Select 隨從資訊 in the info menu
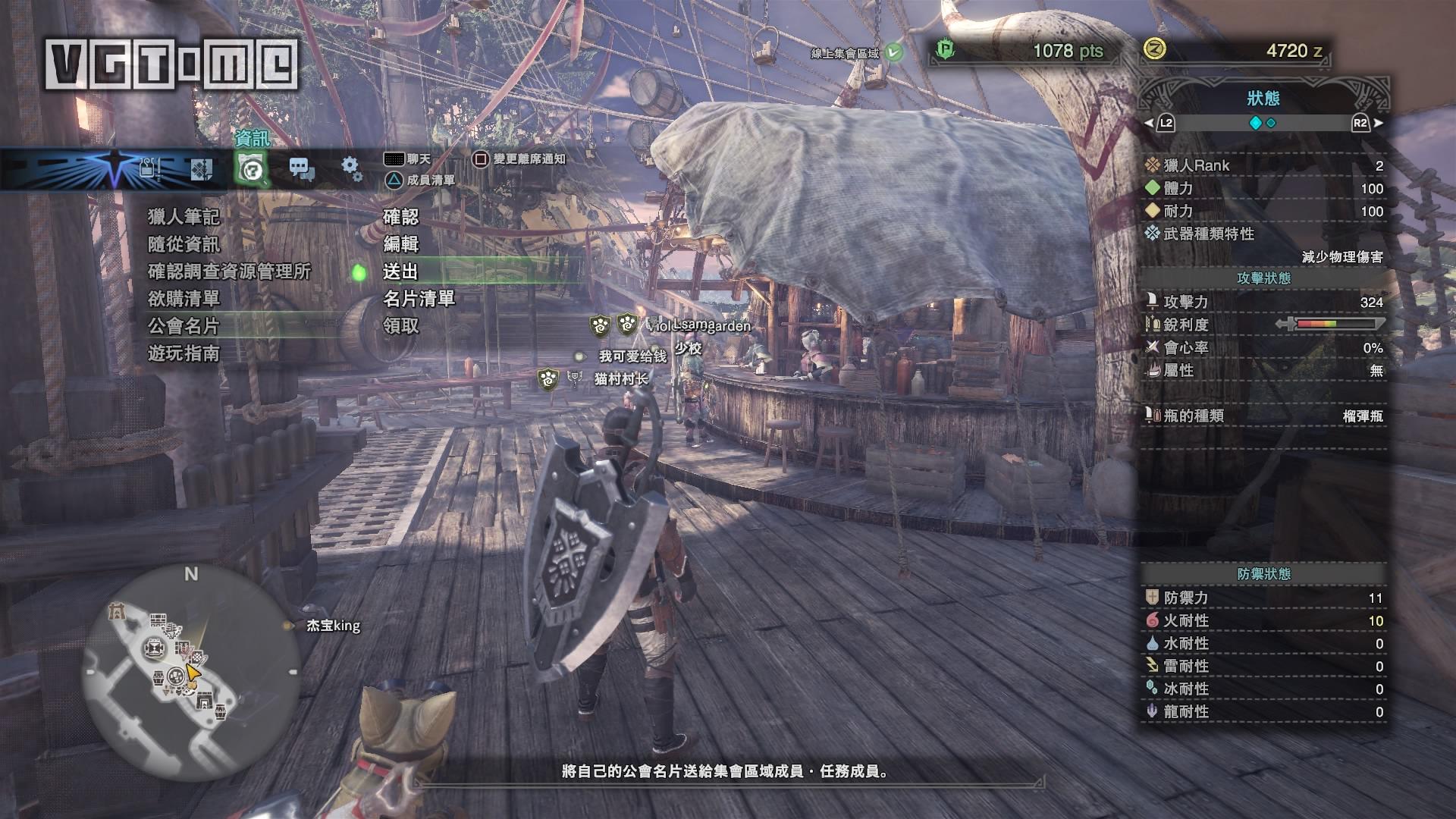This screenshot has height=819, width=1456. [x=184, y=244]
